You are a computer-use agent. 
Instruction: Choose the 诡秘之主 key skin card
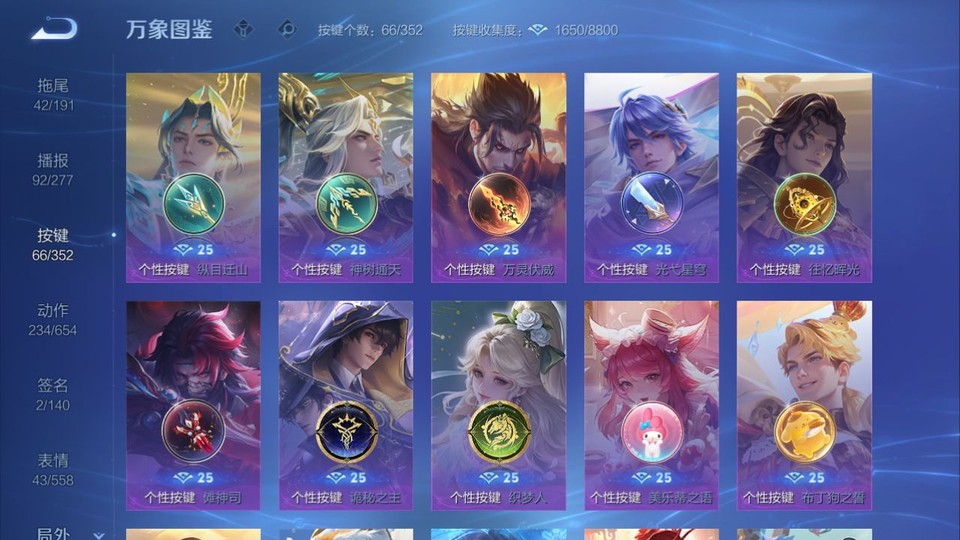pyautogui.click(x=346, y=405)
